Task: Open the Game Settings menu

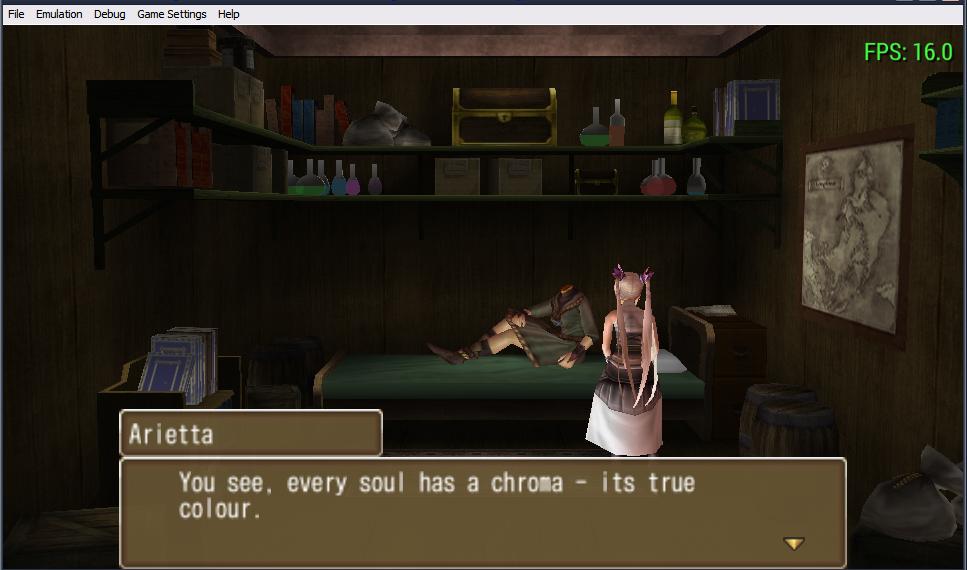Action: pos(172,14)
